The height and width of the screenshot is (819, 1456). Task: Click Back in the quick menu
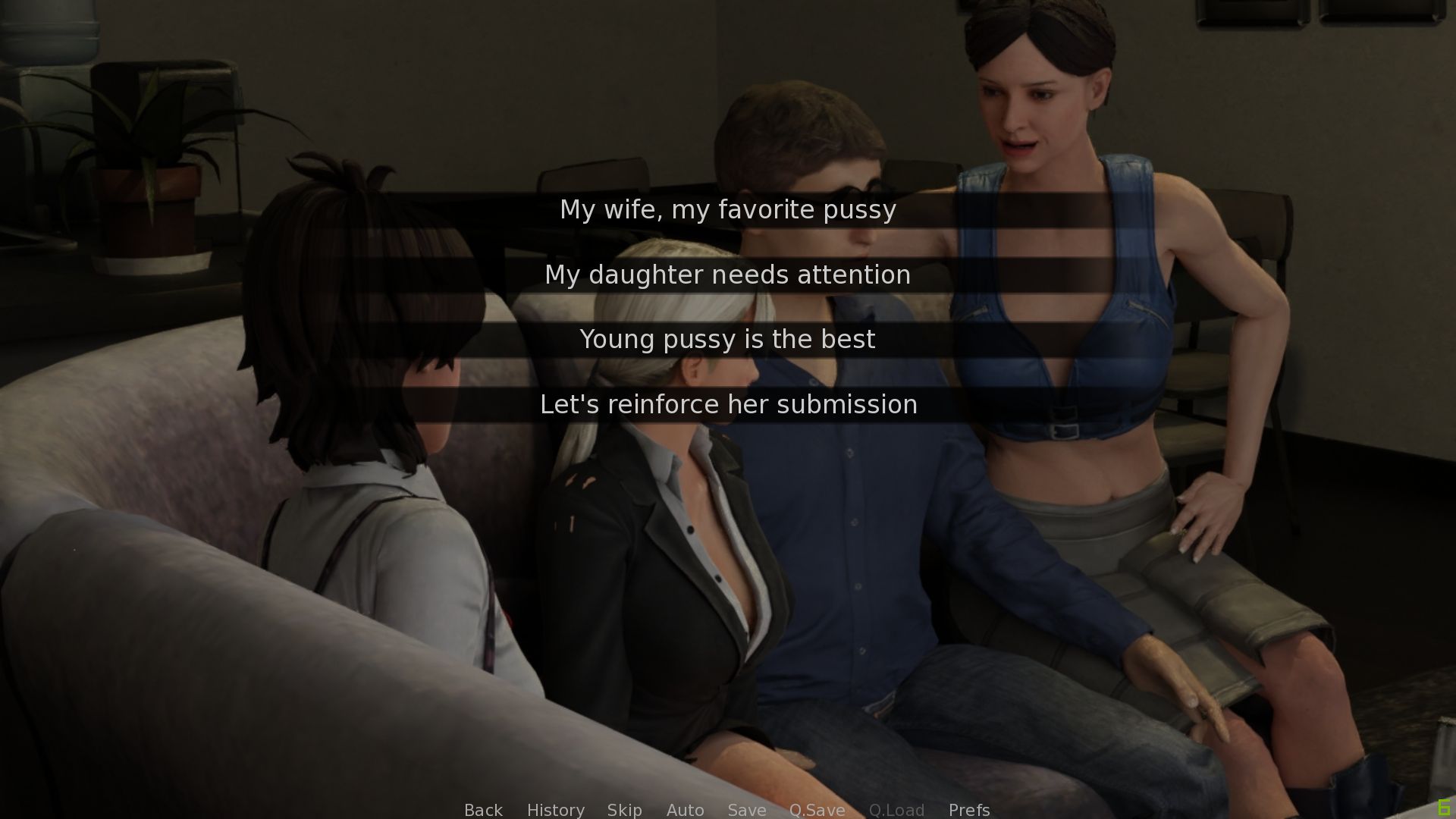click(483, 810)
